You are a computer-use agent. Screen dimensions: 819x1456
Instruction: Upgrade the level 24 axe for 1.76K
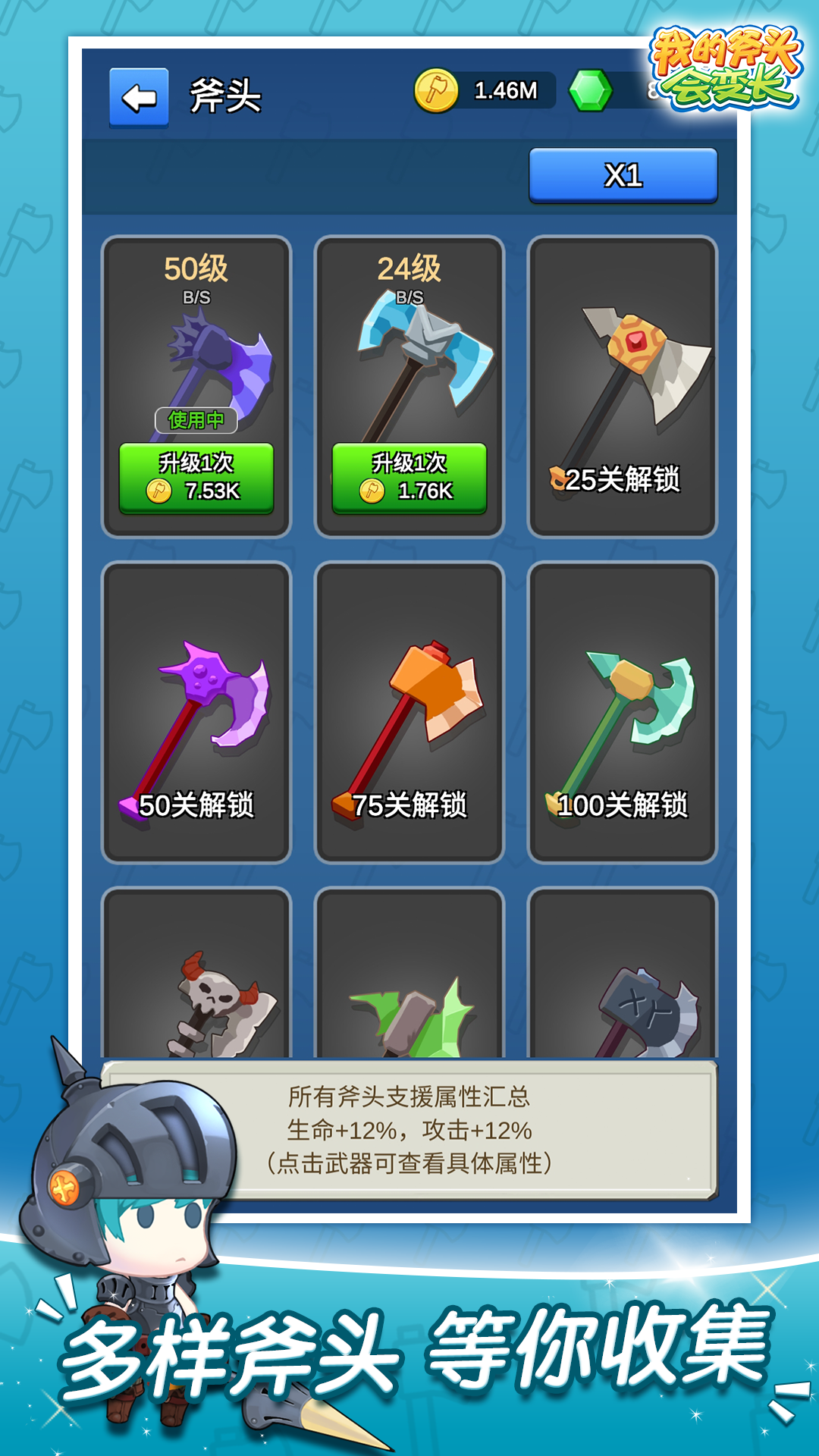[x=409, y=478]
